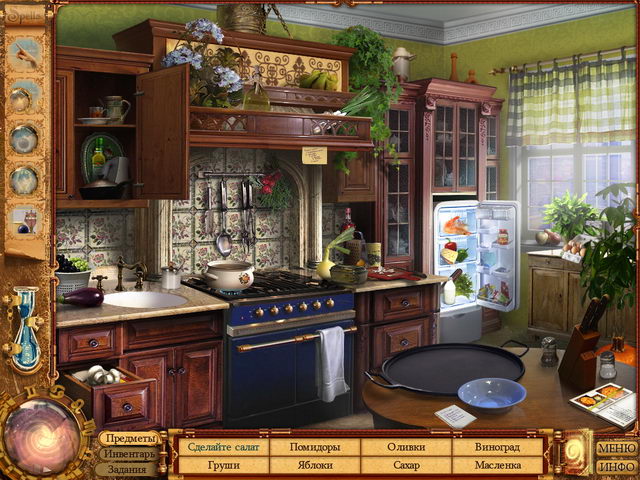
Task: Select the highlighted Сделайте салат entry
Action: pos(223,446)
